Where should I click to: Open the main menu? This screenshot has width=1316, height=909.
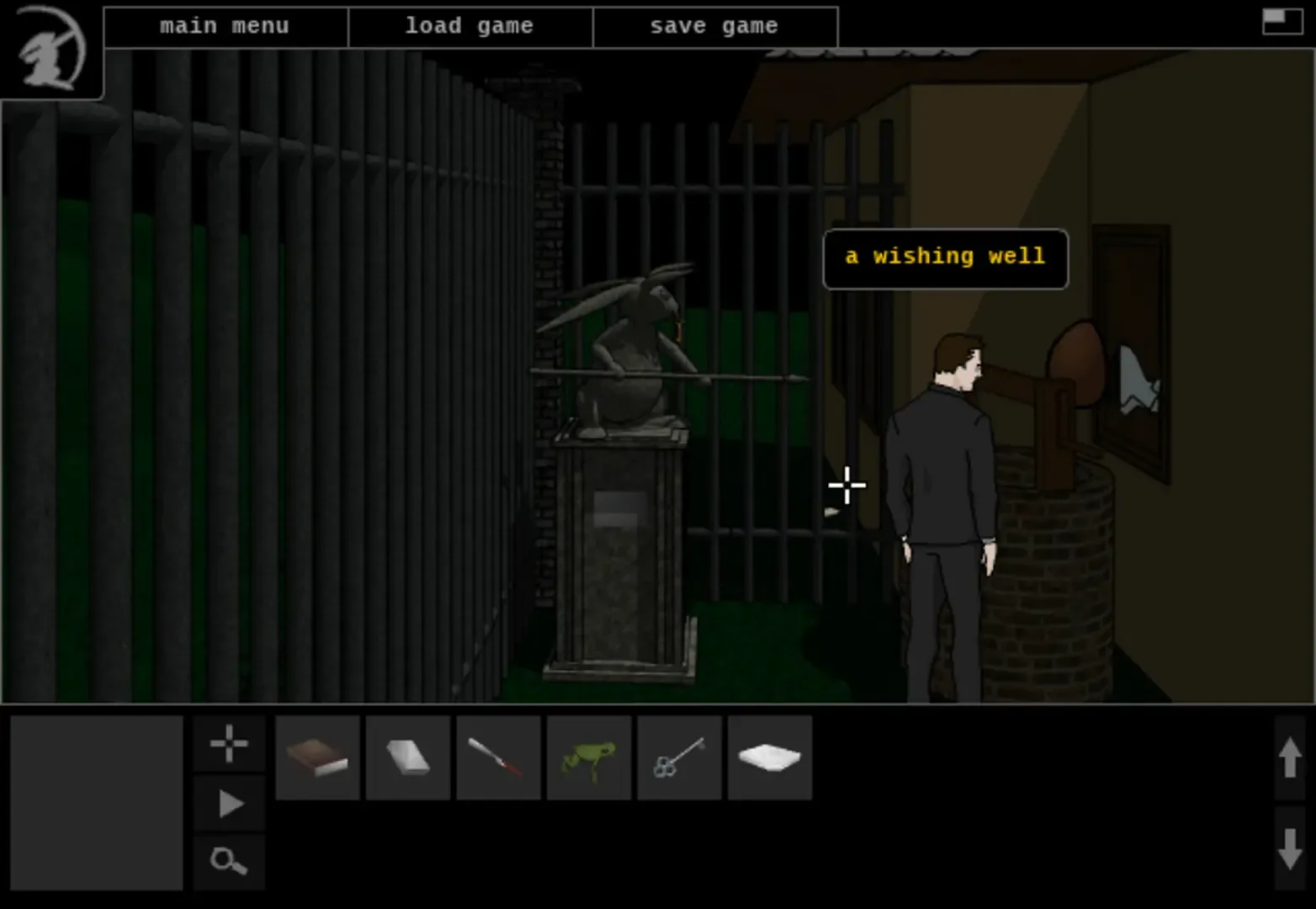coord(225,26)
